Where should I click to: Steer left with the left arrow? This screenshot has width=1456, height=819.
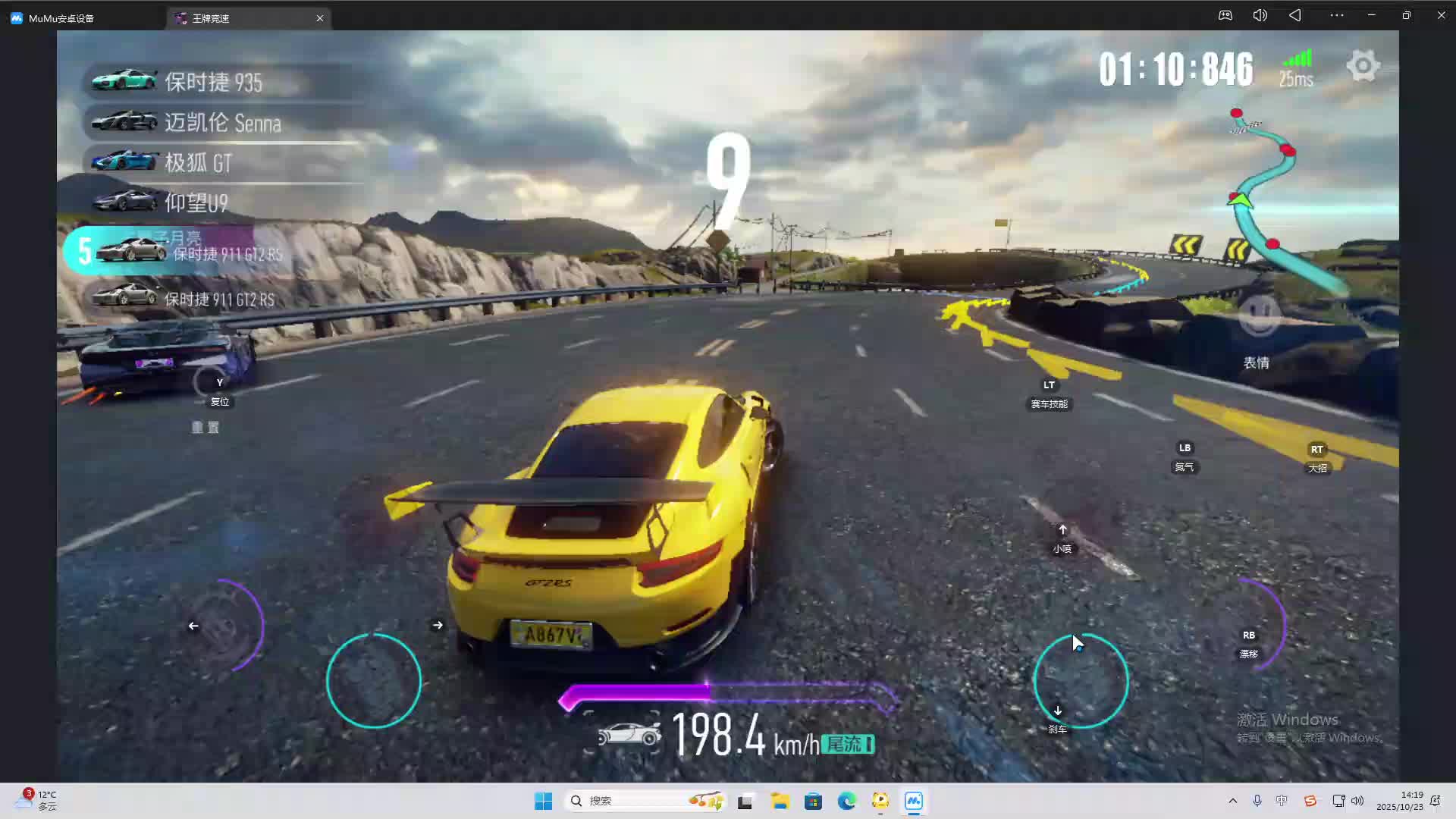point(193,626)
